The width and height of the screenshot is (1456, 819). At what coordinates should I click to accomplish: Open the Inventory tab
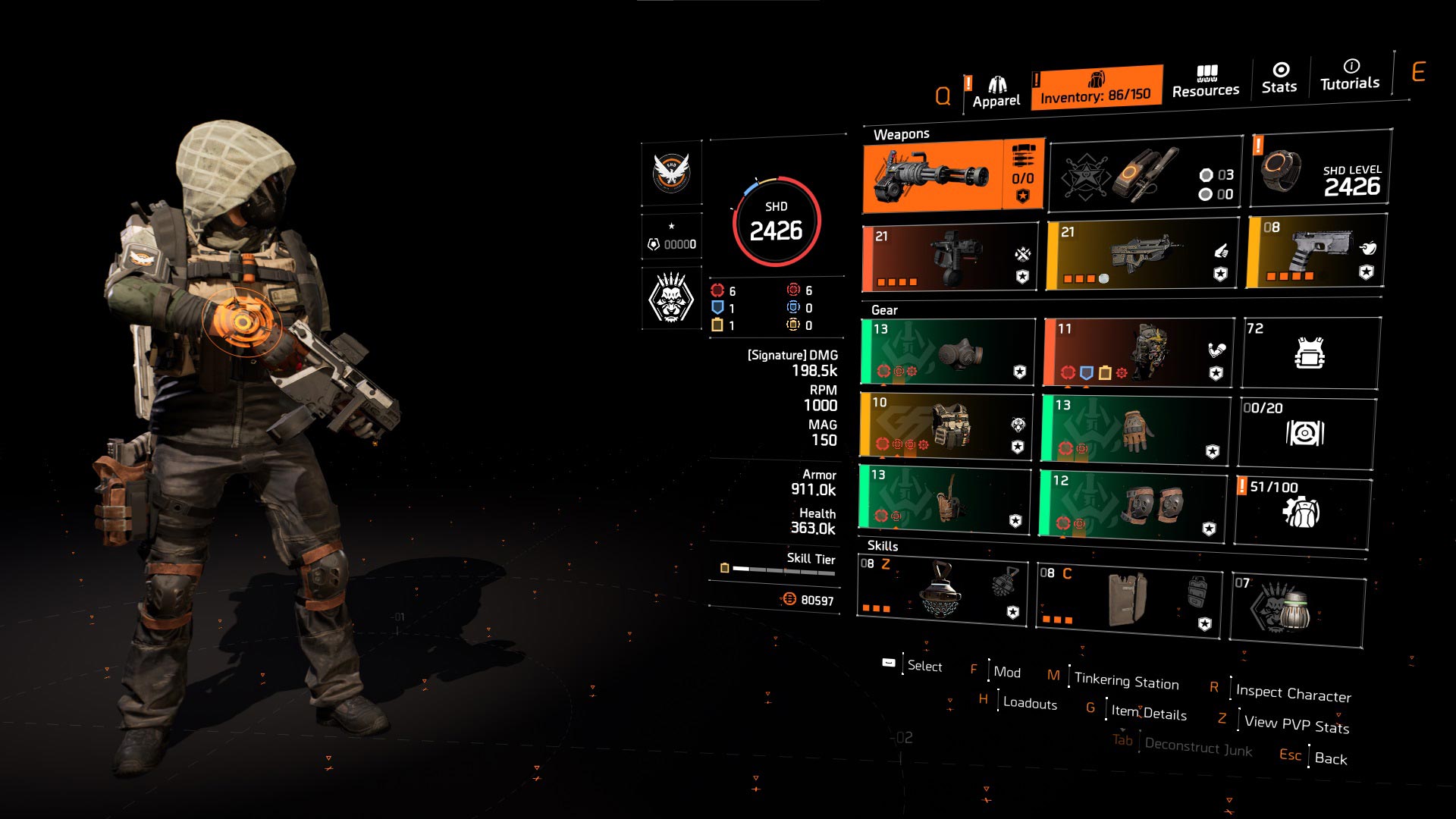click(x=1096, y=88)
